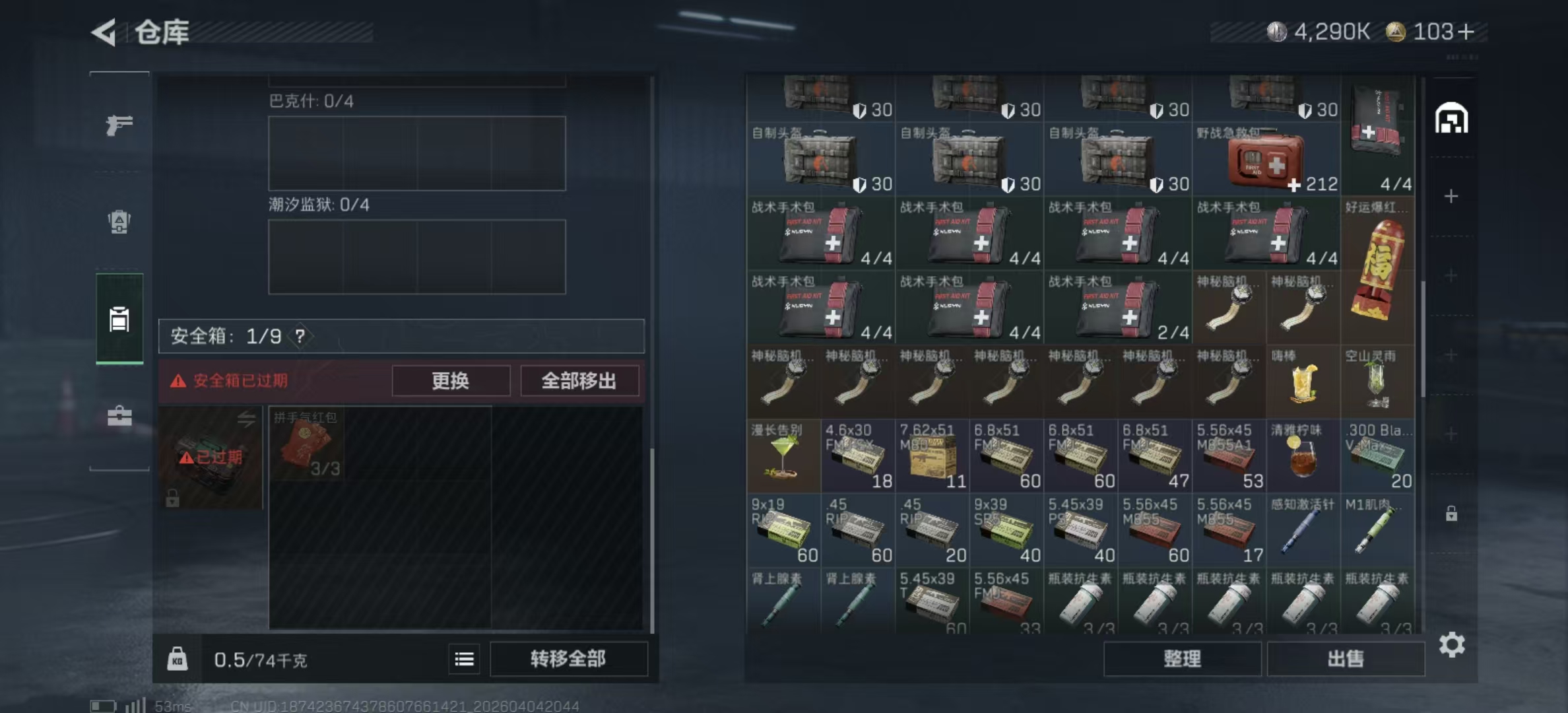Select the weapons tab icon in left sidebar

click(119, 125)
